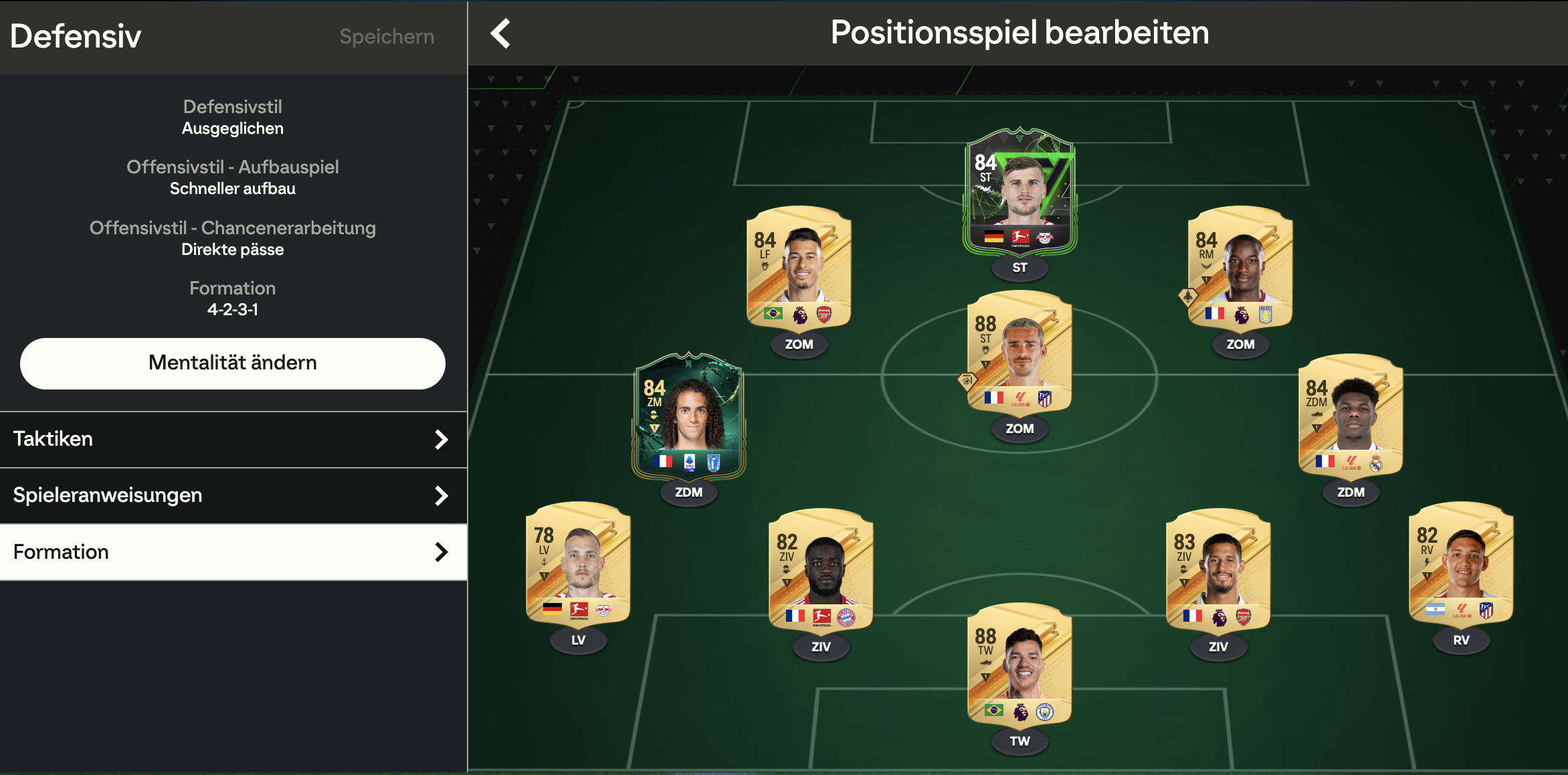Pick the 88 ST central ZOM card
1568x775 pixels.
1019,352
